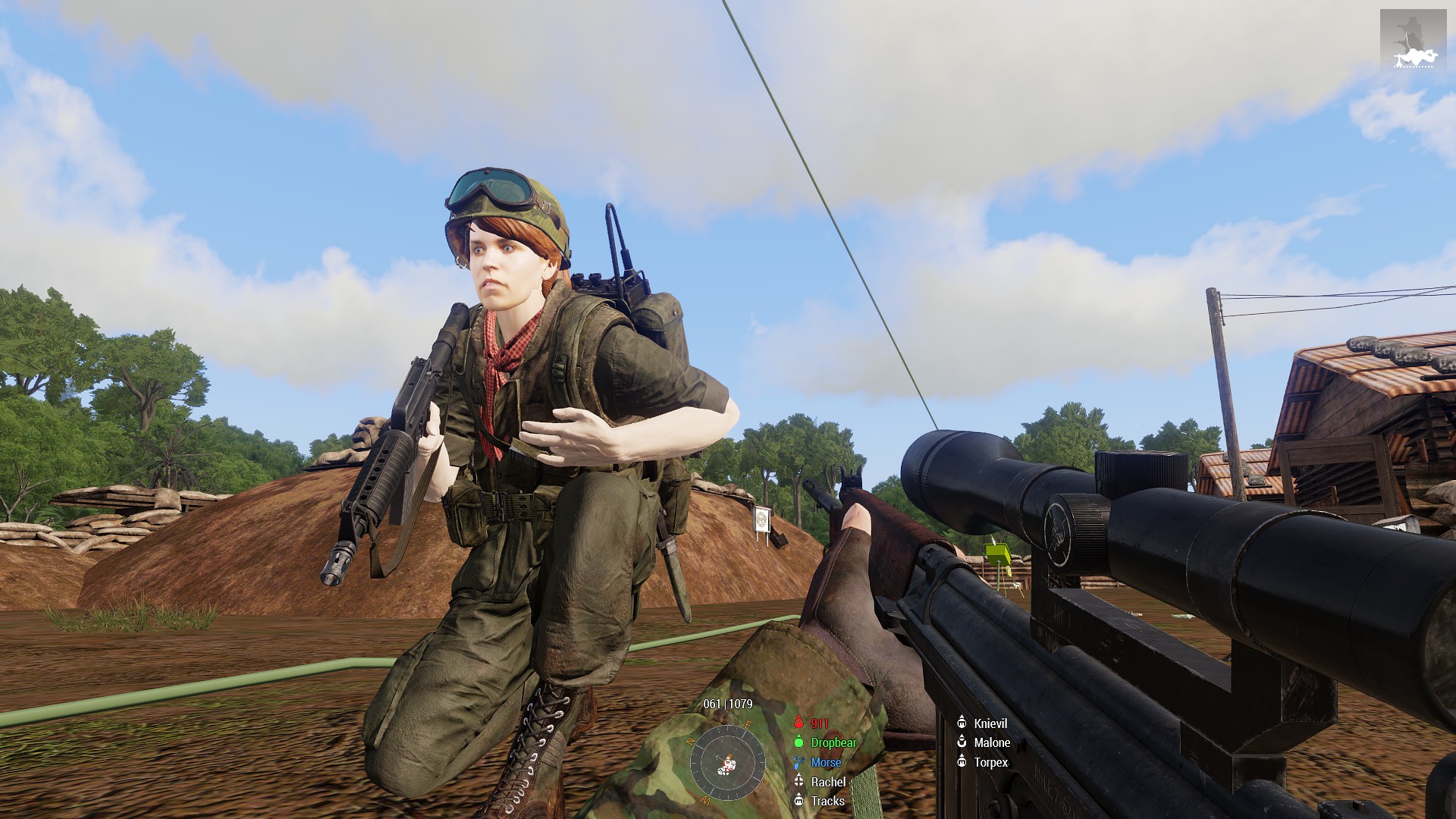
Task: Choose Knievil in the squad roster
Action: click(990, 723)
